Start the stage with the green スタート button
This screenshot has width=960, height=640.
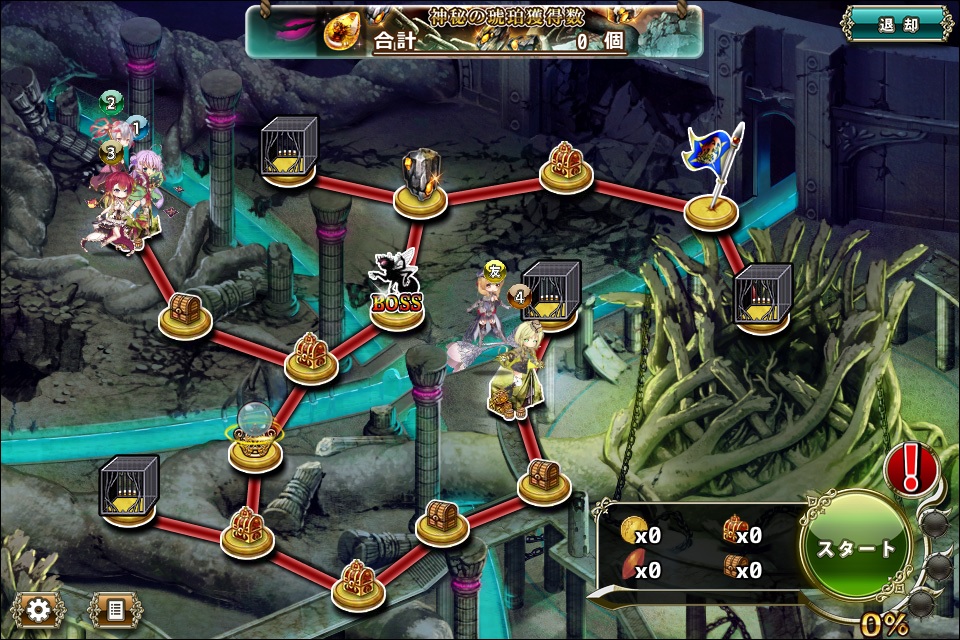tap(856, 548)
